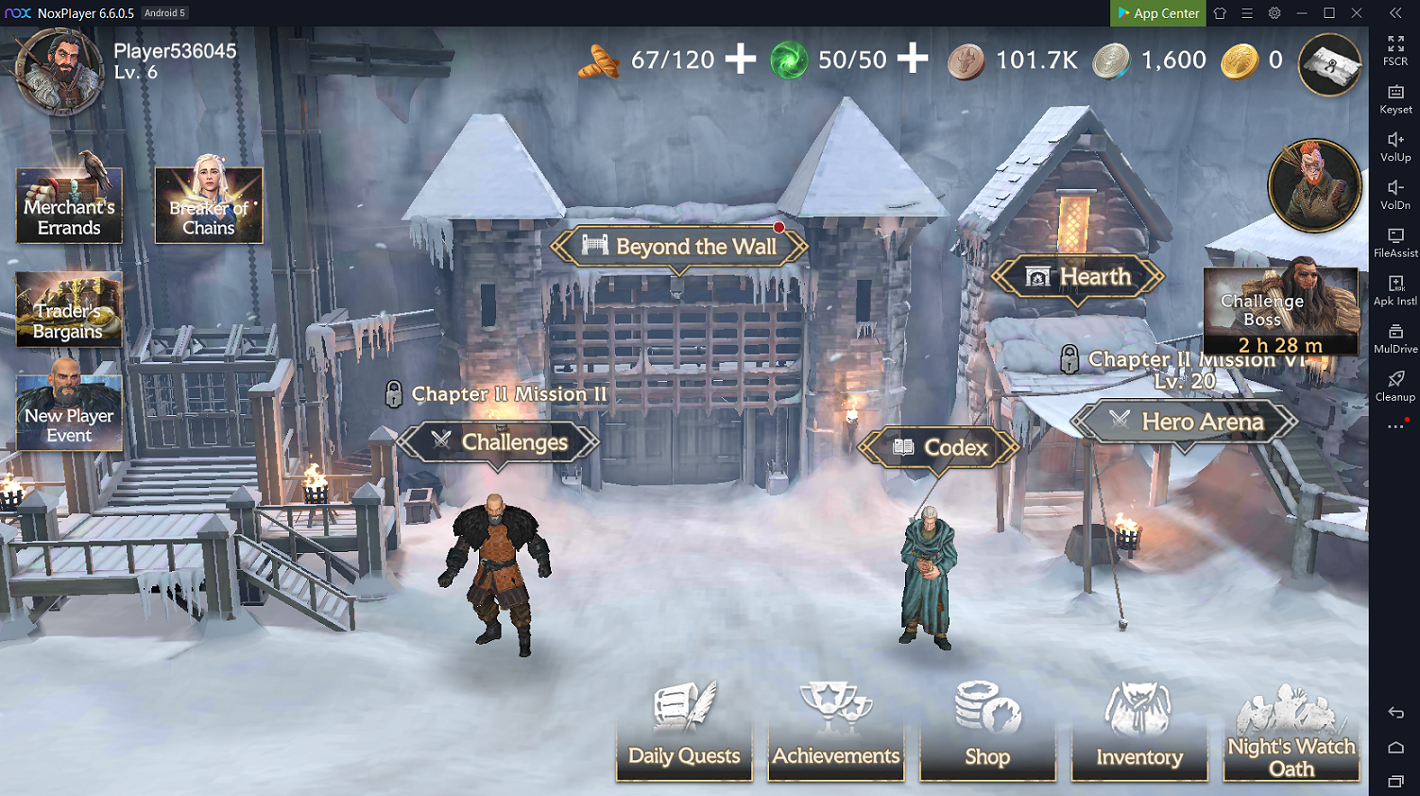Open the Codex
Screen dimensions: 1420x796
(939, 447)
